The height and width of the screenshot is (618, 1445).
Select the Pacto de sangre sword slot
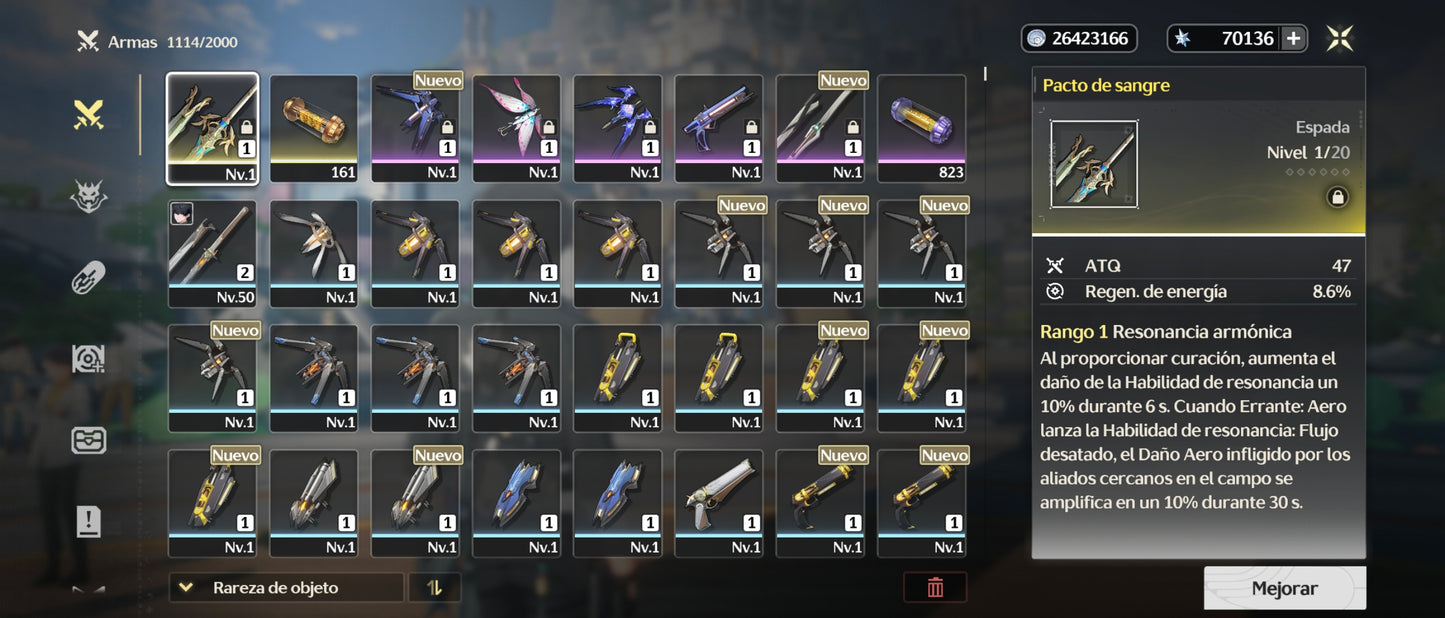[212, 128]
